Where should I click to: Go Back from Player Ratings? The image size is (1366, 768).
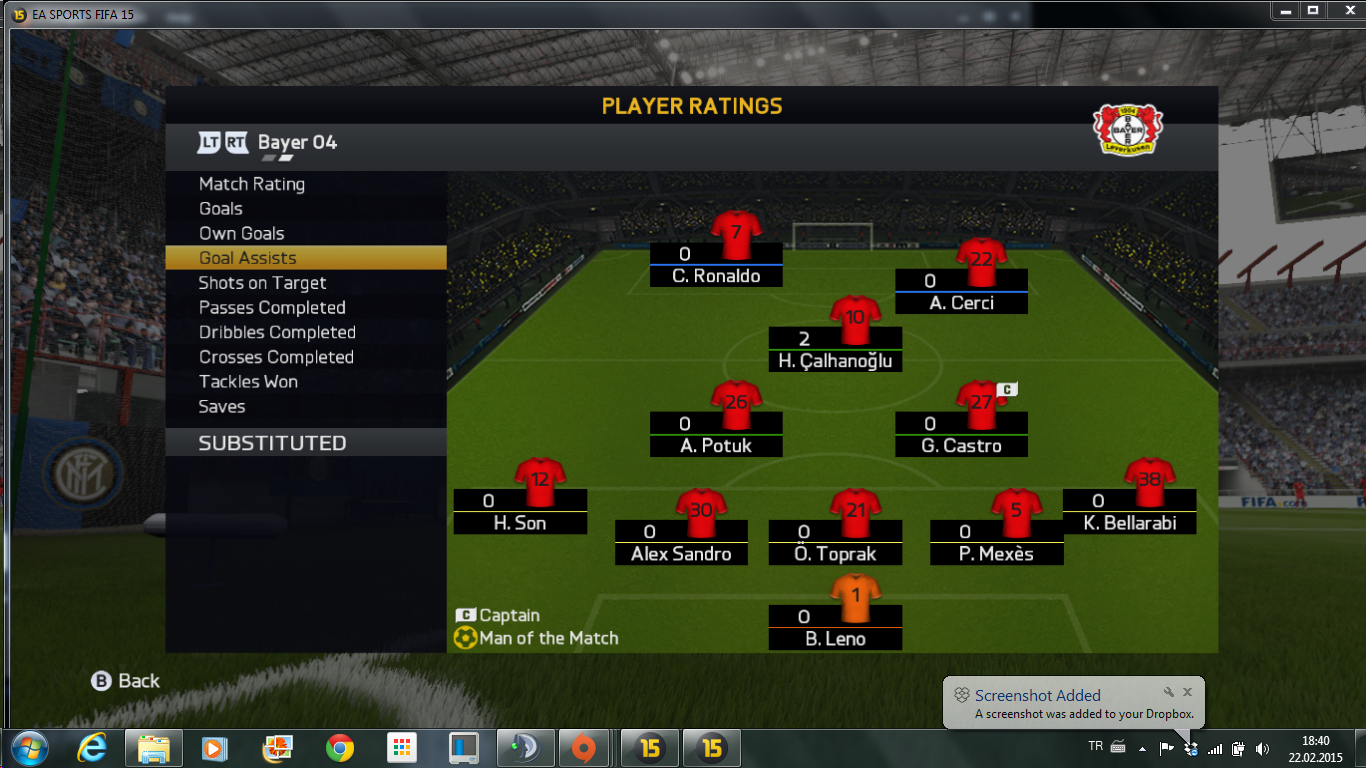pyautogui.click(x=126, y=681)
